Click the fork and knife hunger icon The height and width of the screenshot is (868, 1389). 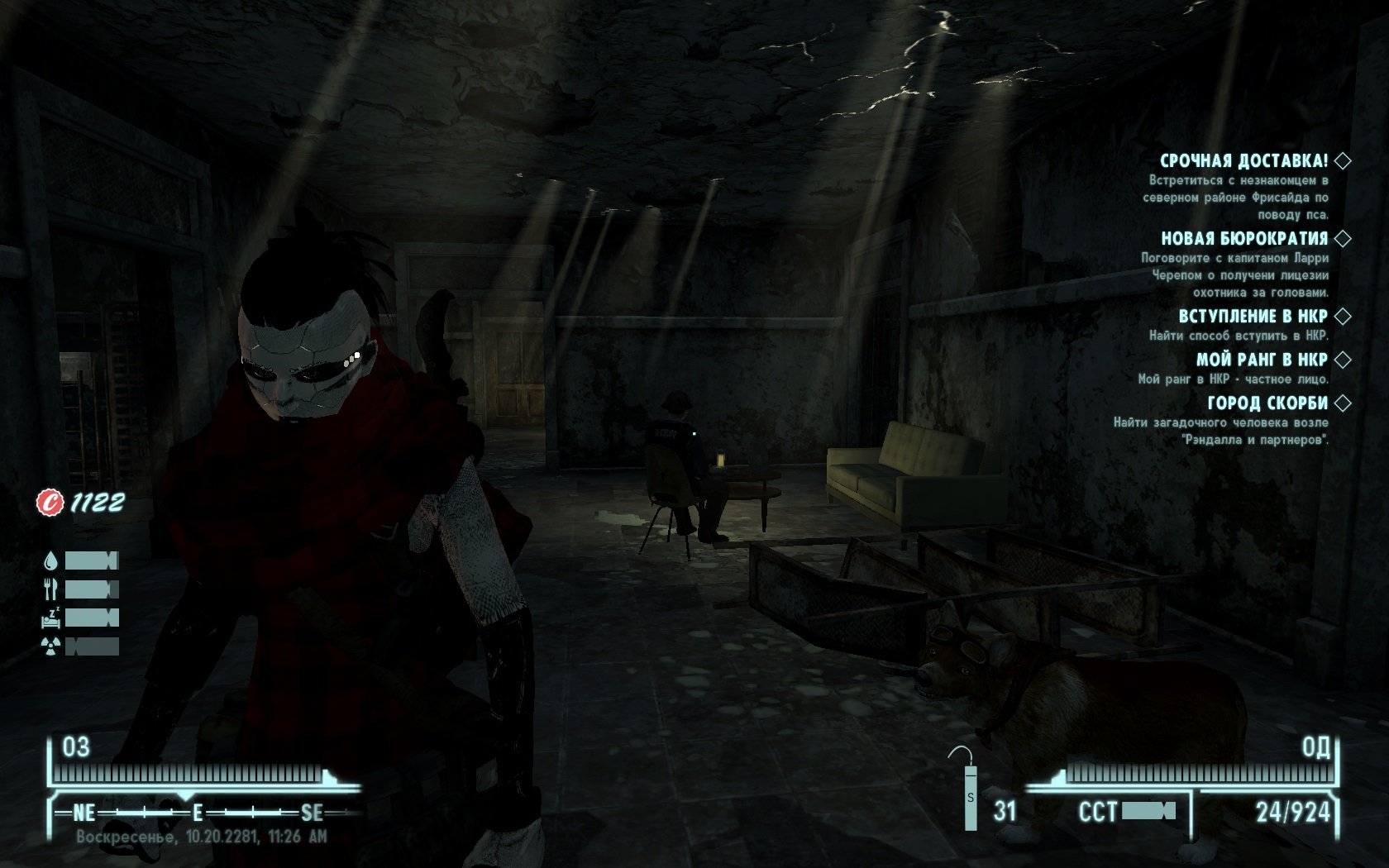coord(50,589)
